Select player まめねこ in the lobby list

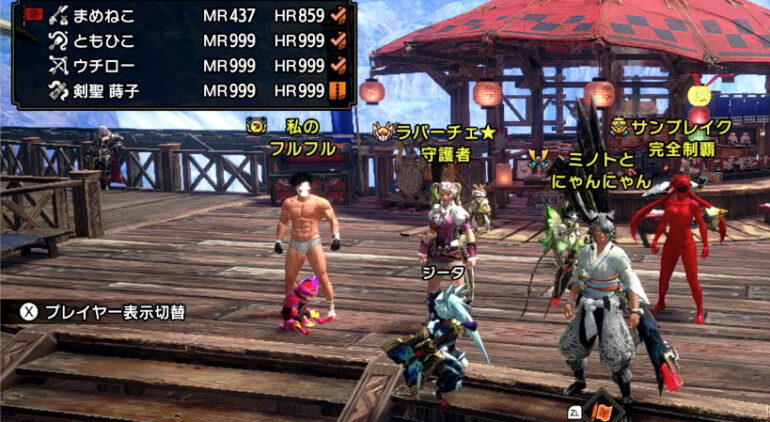[105, 16]
